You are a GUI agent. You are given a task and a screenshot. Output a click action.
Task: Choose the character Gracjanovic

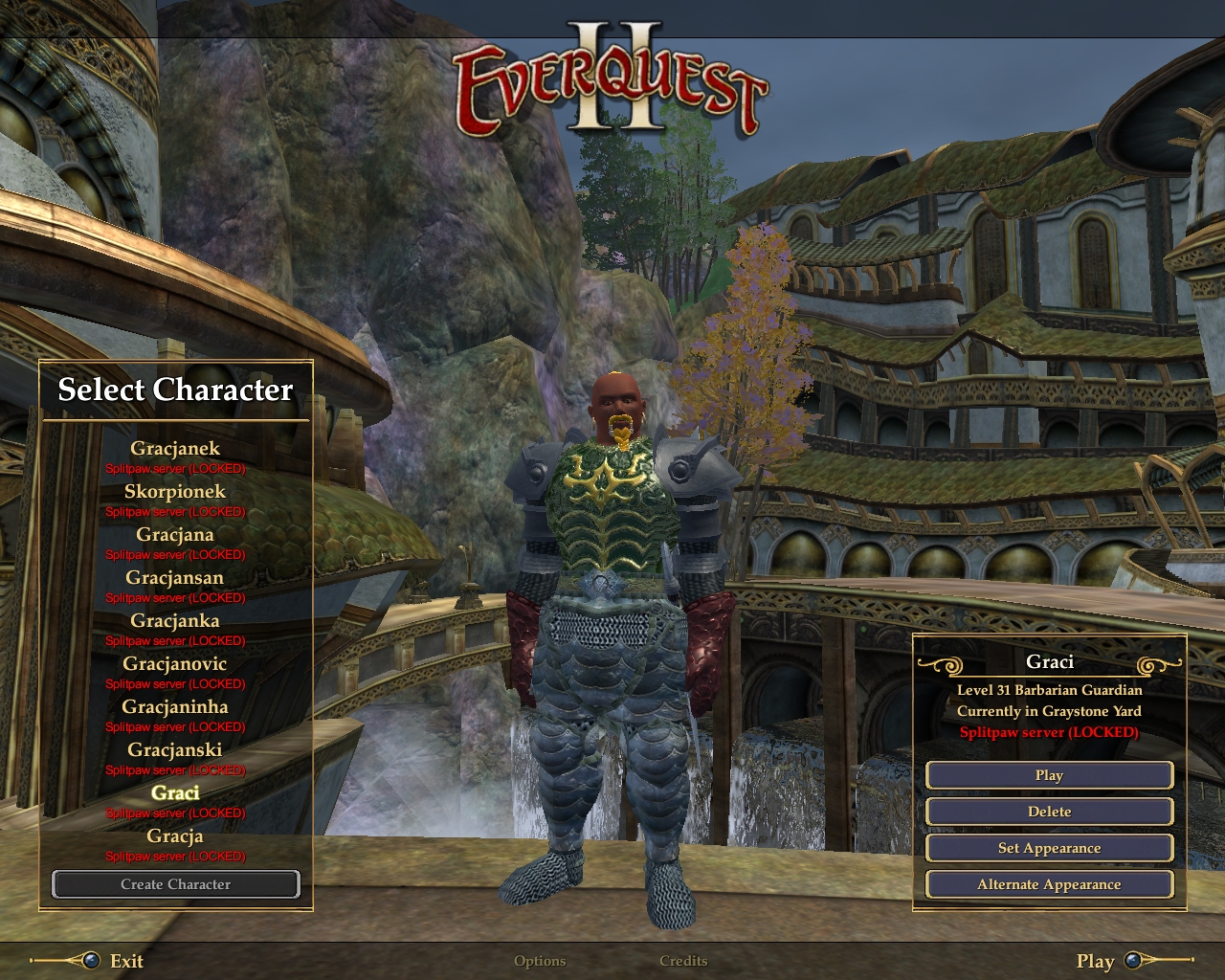pyautogui.click(x=175, y=664)
